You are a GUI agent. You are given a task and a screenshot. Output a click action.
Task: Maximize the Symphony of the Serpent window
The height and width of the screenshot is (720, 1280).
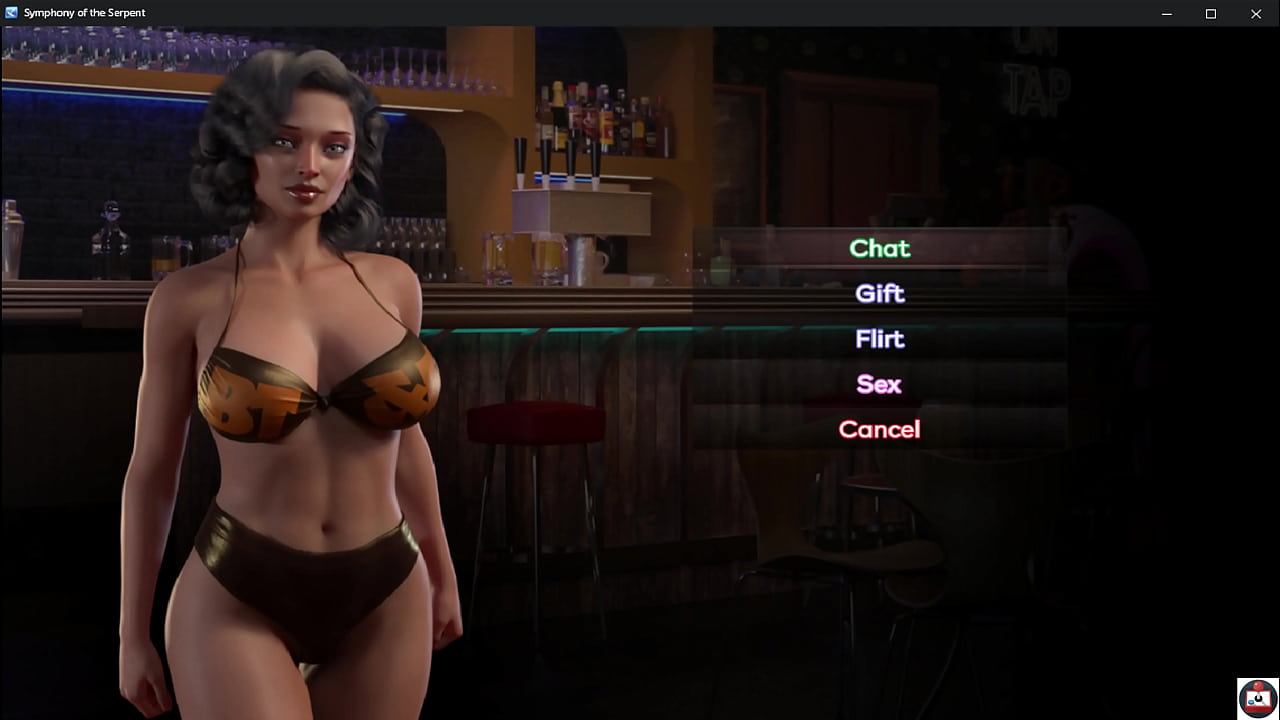[x=1210, y=13]
